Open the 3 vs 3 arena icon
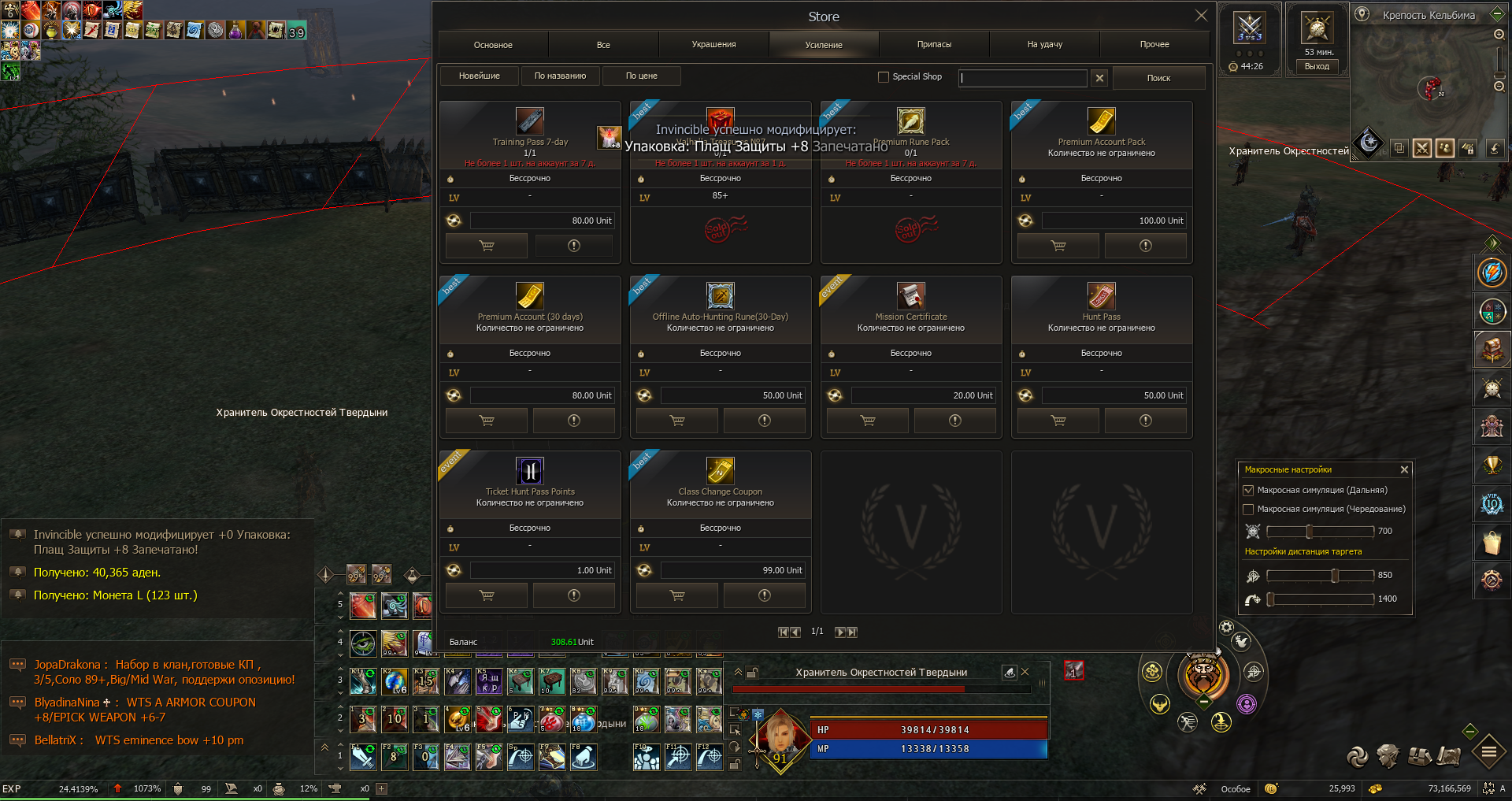The width and height of the screenshot is (1512, 801). click(1250, 29)
